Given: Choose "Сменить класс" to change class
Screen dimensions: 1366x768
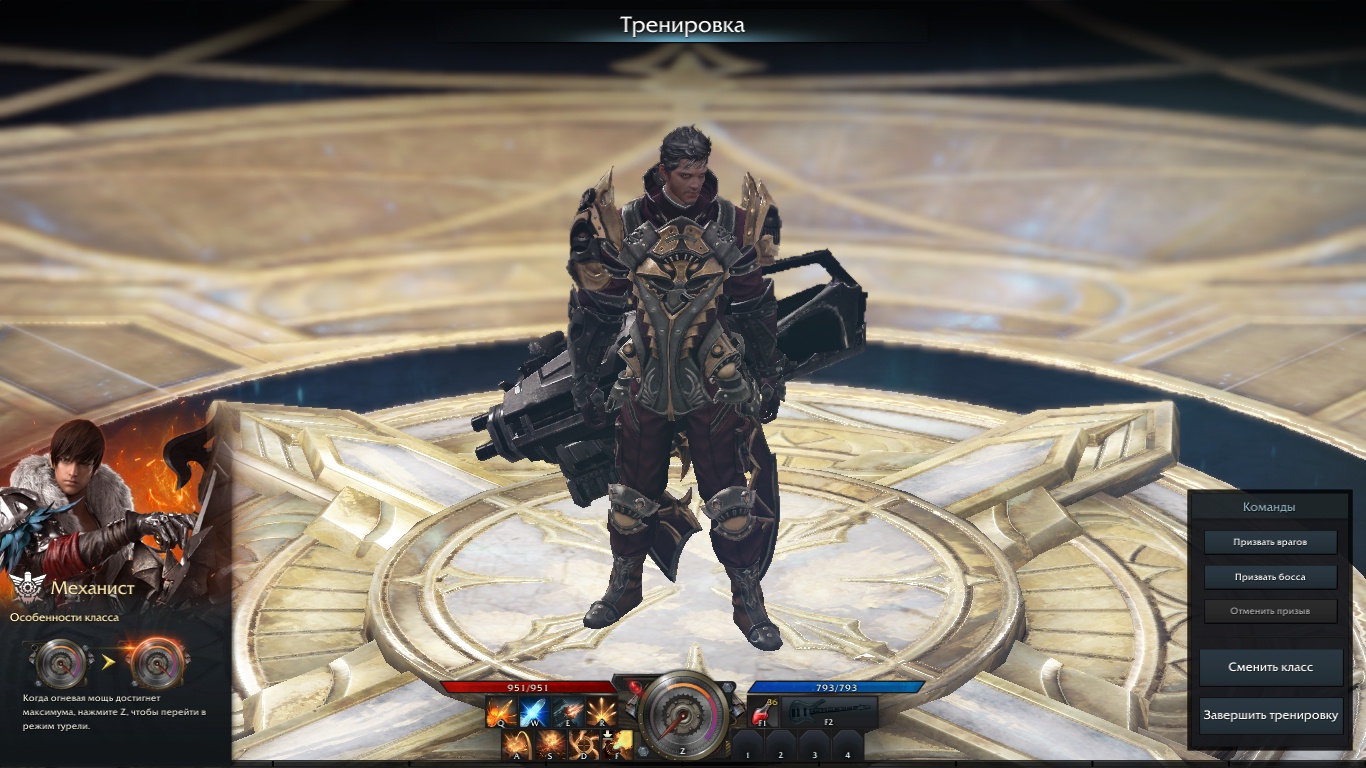Looking at the screenshot, I should (1270, 667).
